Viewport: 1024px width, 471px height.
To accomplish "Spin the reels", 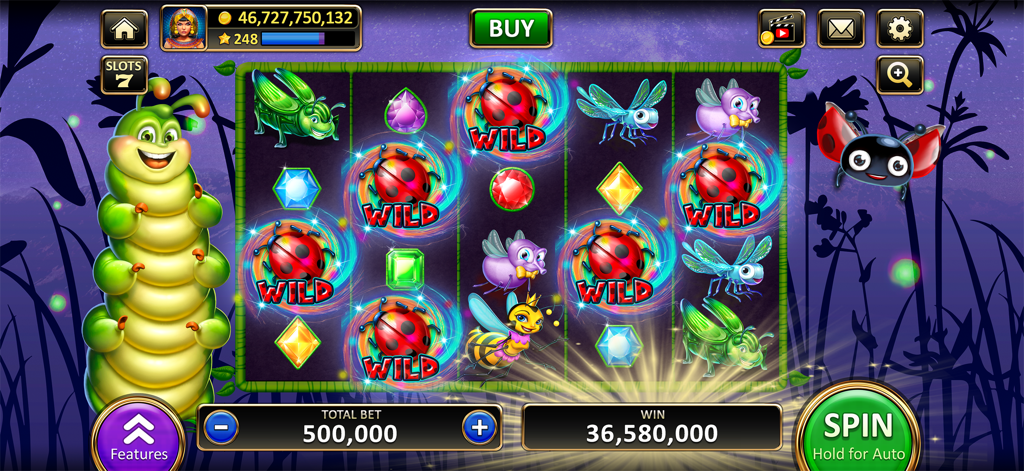I will pyautogui.click(x=857, y=432).
